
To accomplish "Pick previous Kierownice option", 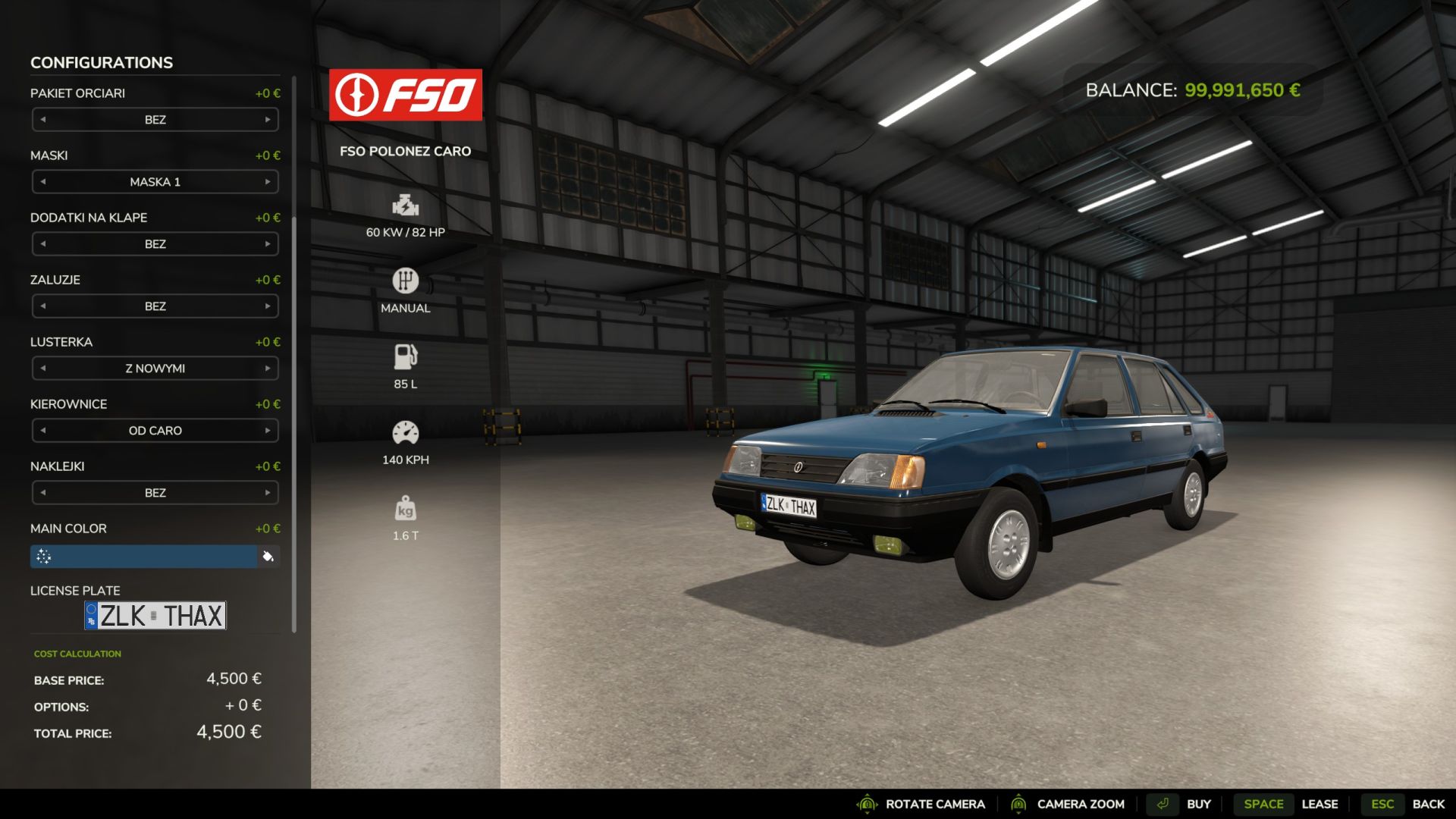I will click(43, 431).
